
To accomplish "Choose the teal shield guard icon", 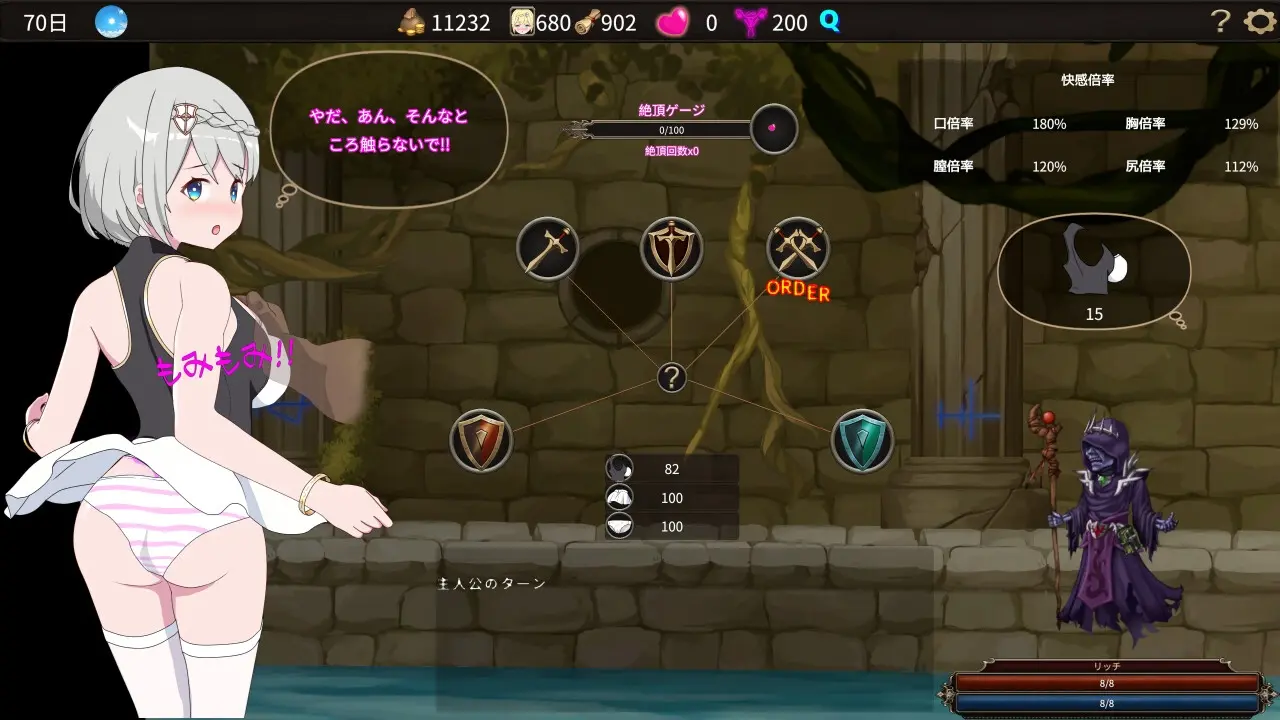I will pyautogui.click(x=862, y=440).
